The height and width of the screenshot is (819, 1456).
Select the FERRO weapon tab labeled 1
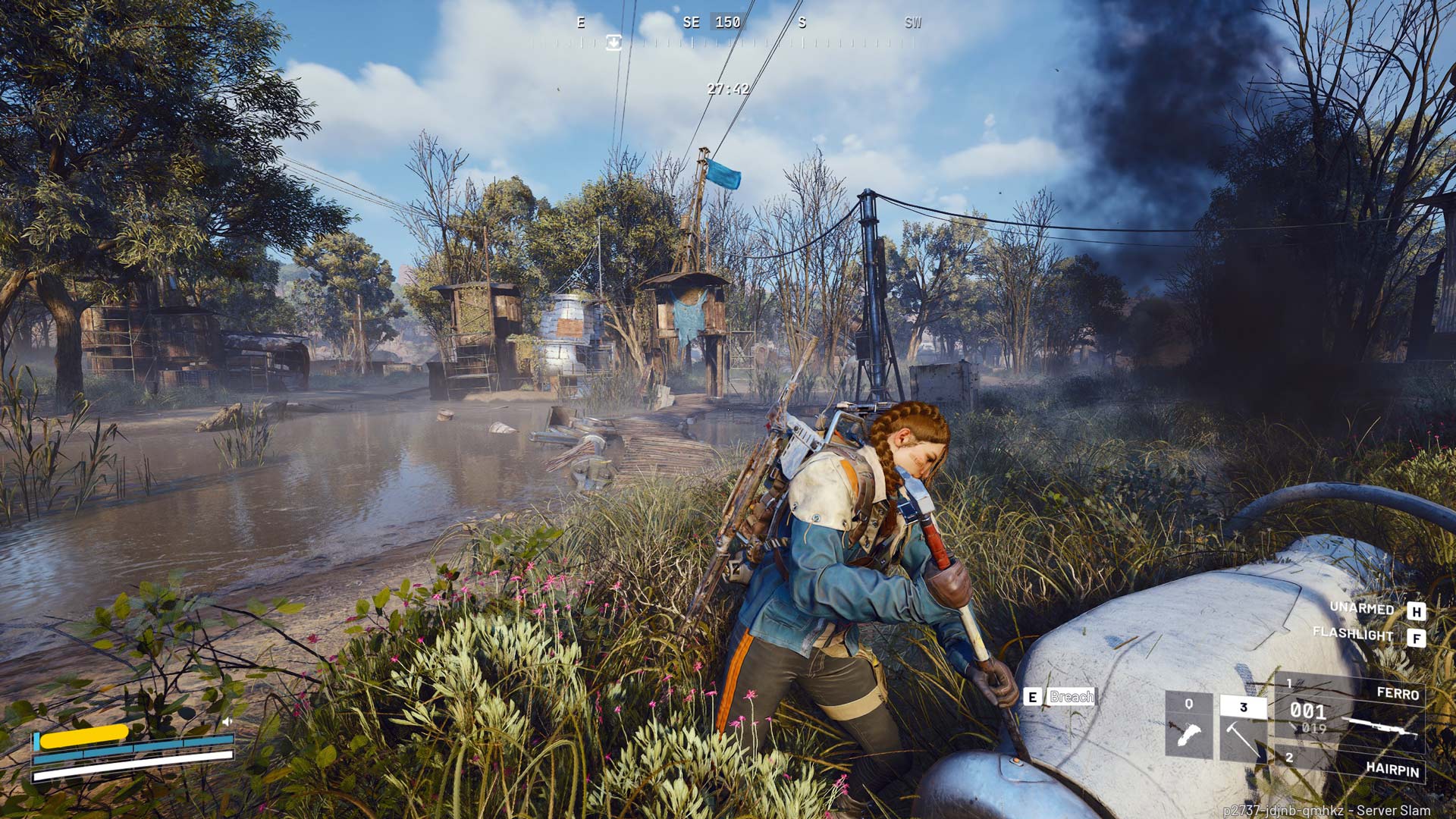(1289, 684)
